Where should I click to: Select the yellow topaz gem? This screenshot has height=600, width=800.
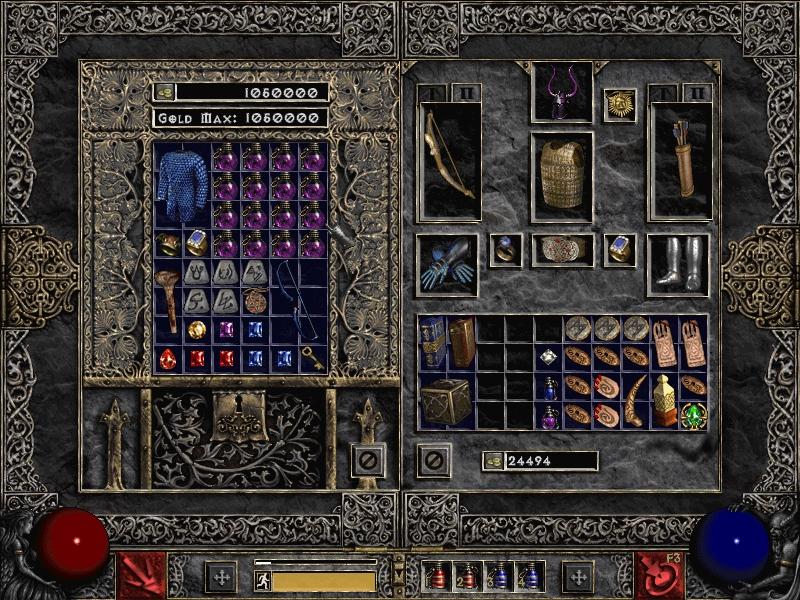[x=197, y=329]
